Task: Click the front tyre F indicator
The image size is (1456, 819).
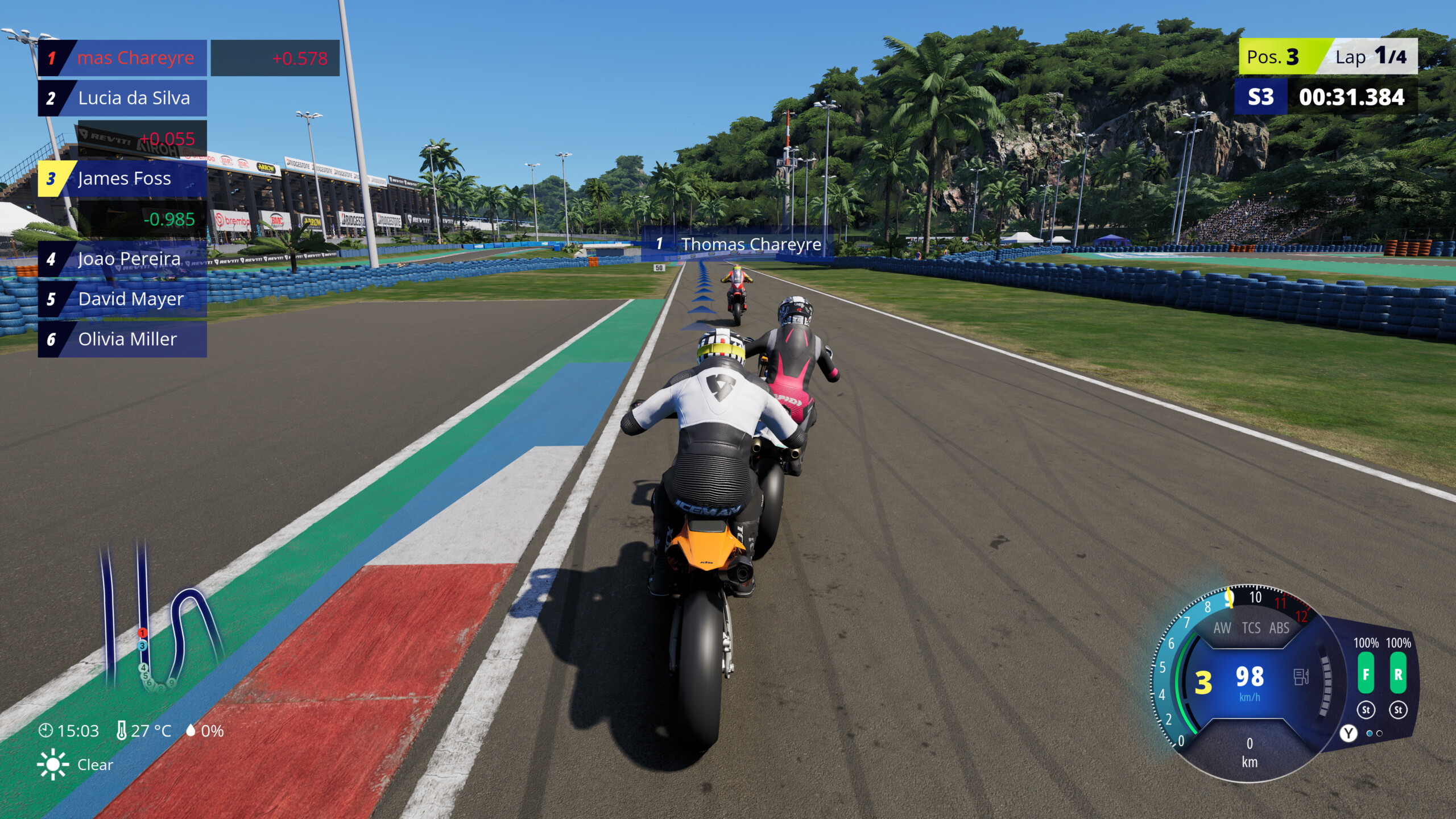Action: 1366,675
